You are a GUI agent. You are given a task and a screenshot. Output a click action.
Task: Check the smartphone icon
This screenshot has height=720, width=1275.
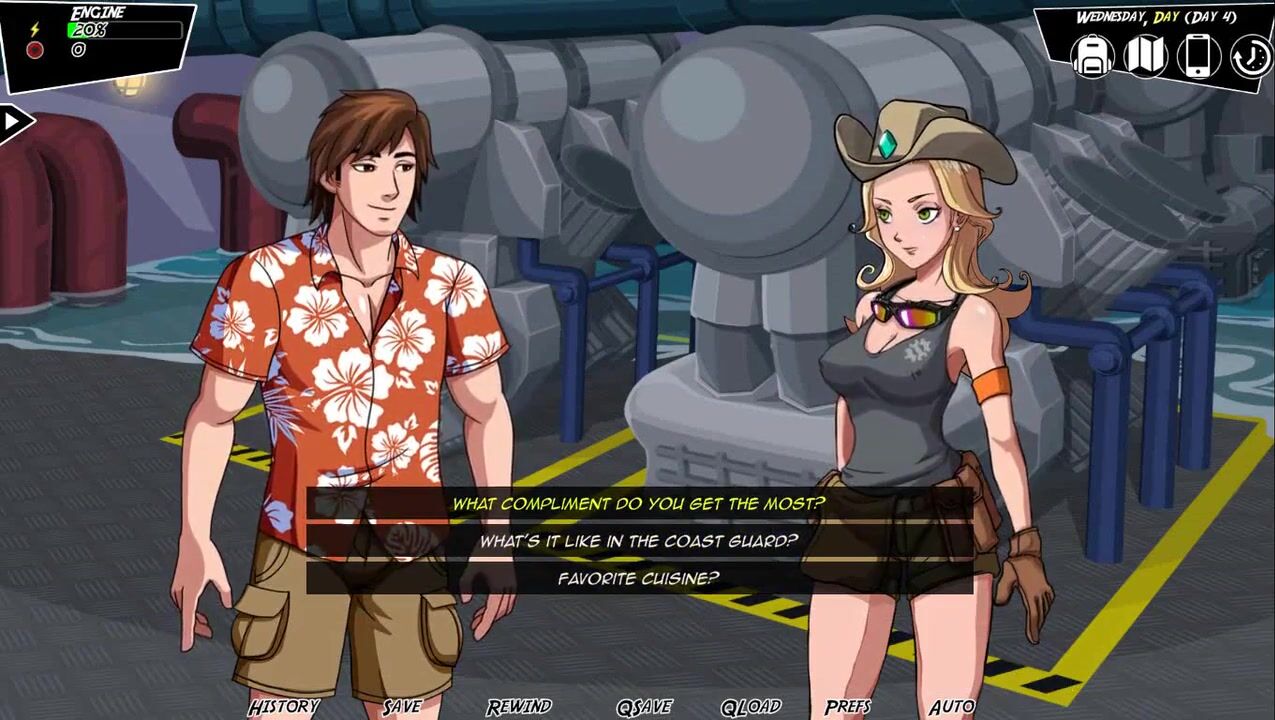(1198, 56)
